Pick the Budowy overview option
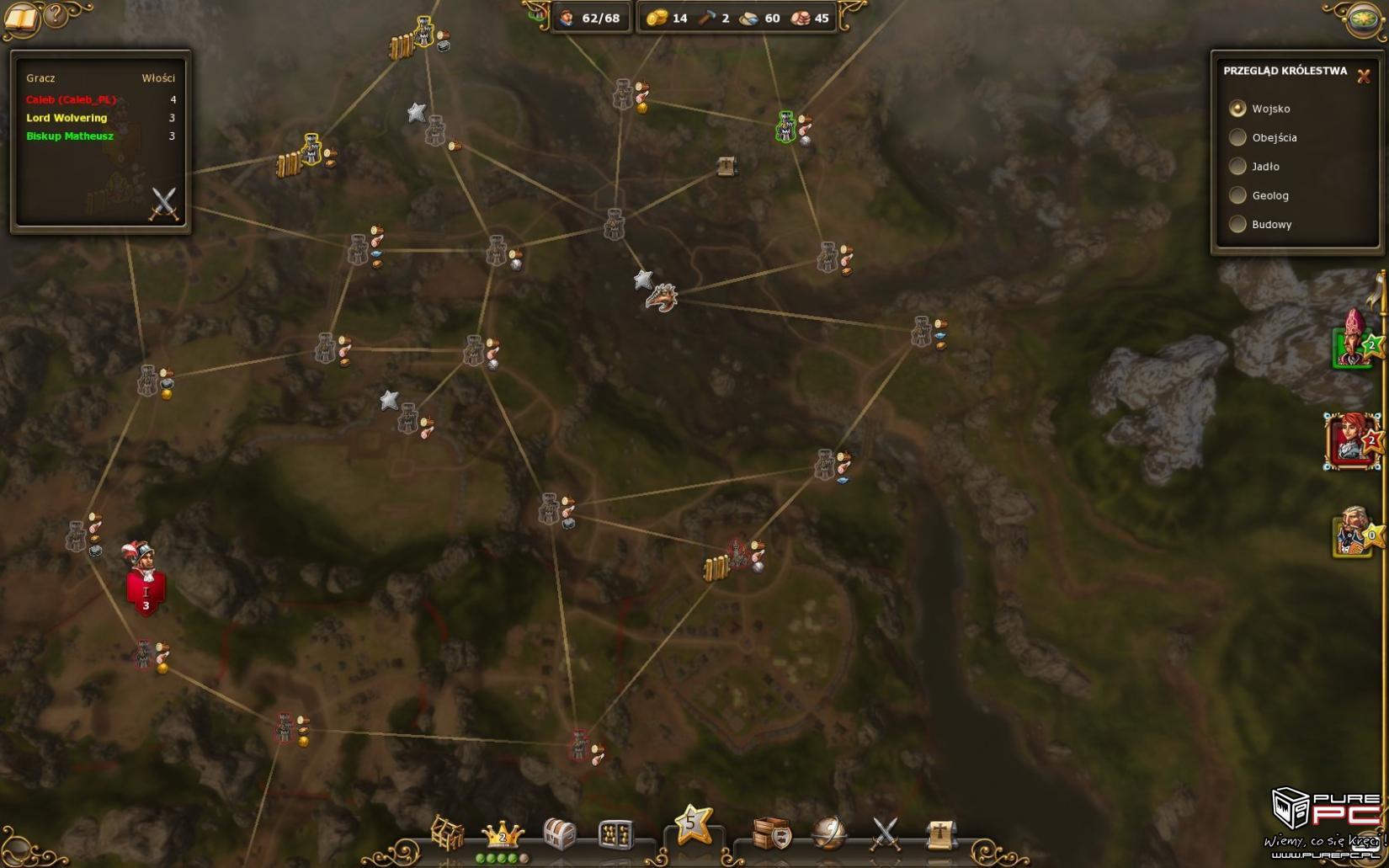 [x=1237, y=225]
